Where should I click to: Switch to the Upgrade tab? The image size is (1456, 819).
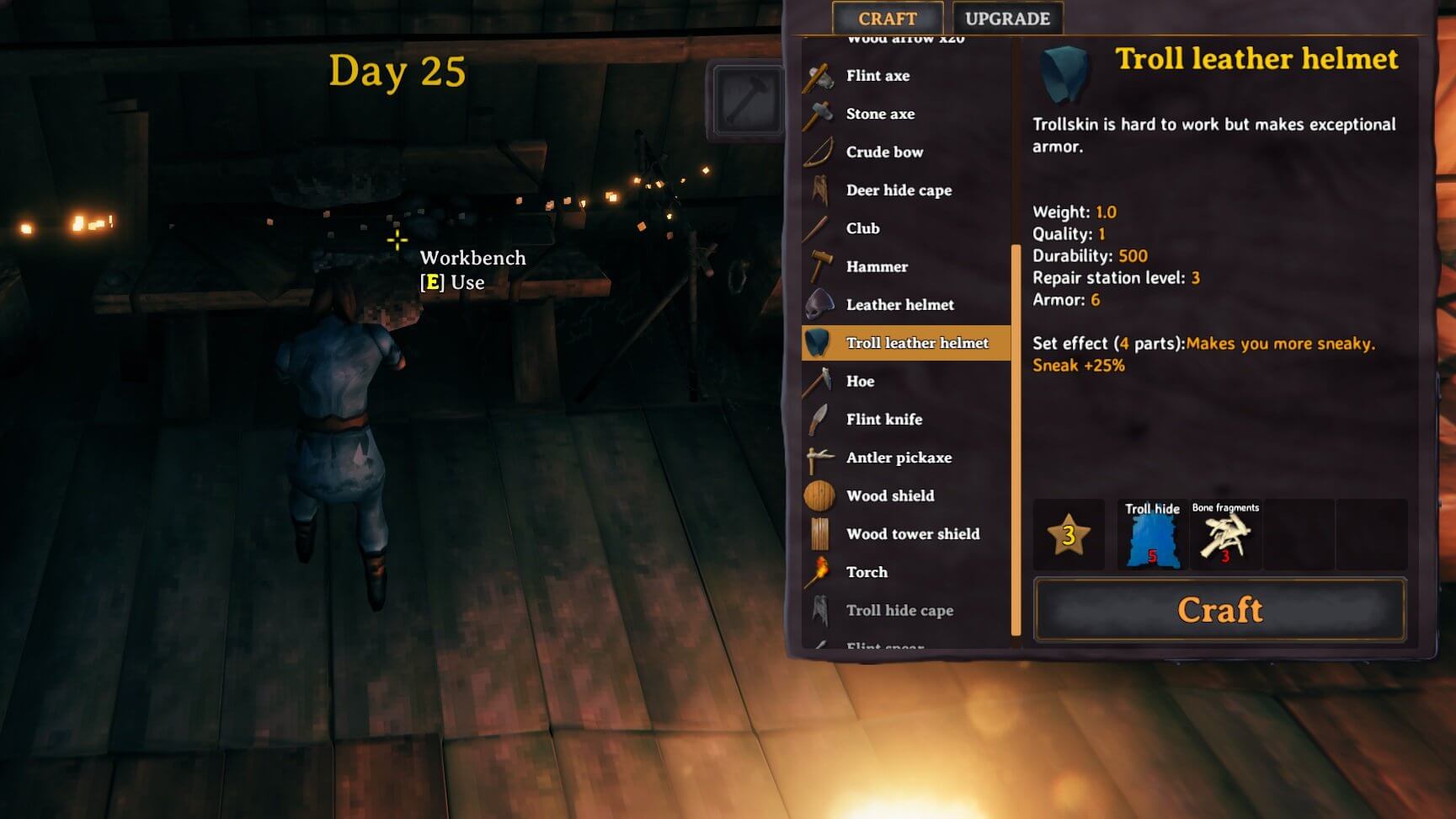tap(1007, 19)
